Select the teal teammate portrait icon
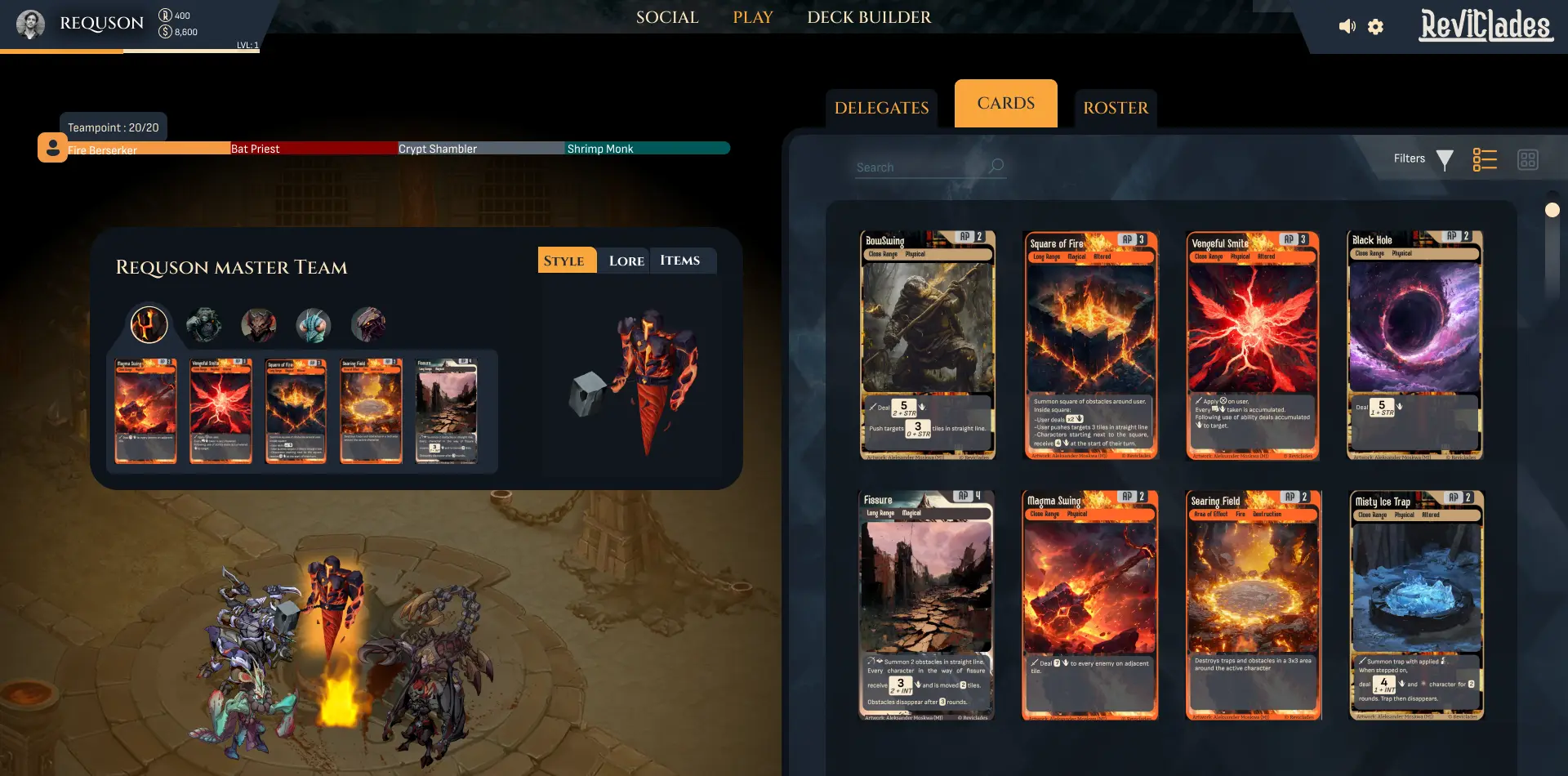The height and width of the screenshot is (776, 1568). point(314,323)
